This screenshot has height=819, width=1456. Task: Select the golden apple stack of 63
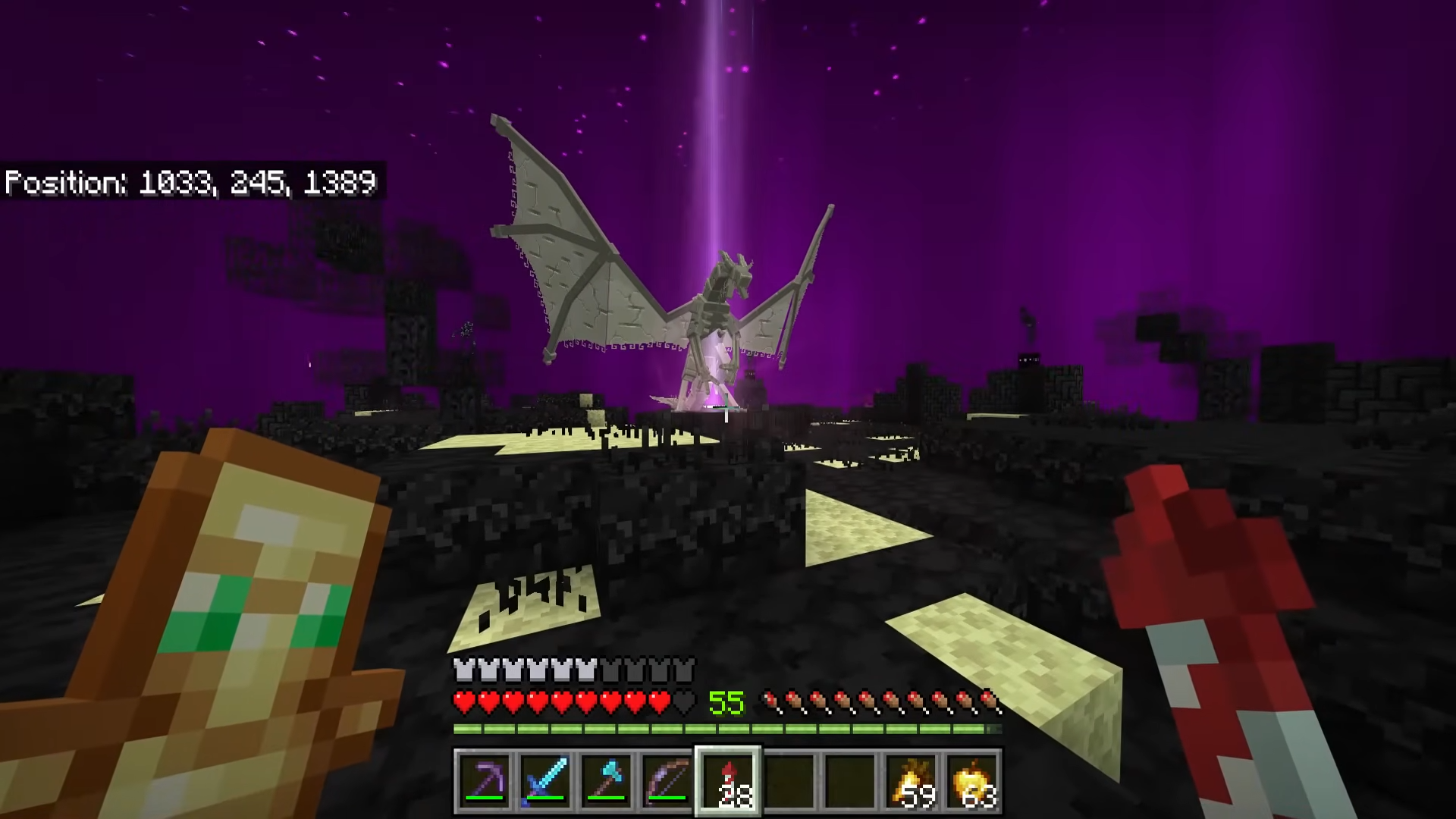point(972,781)
